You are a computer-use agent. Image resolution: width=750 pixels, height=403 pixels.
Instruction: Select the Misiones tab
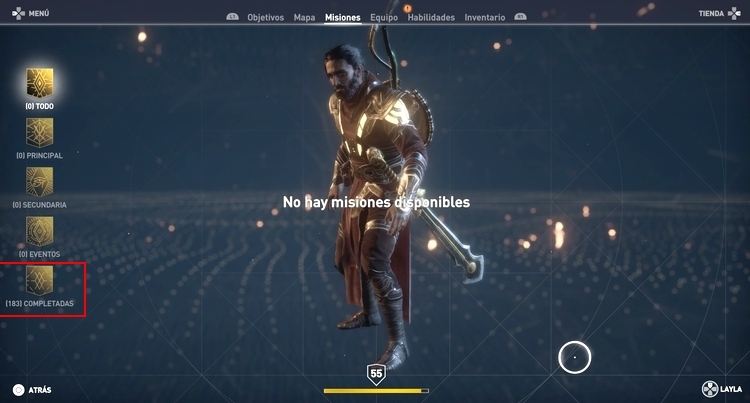tap(343, 17)
